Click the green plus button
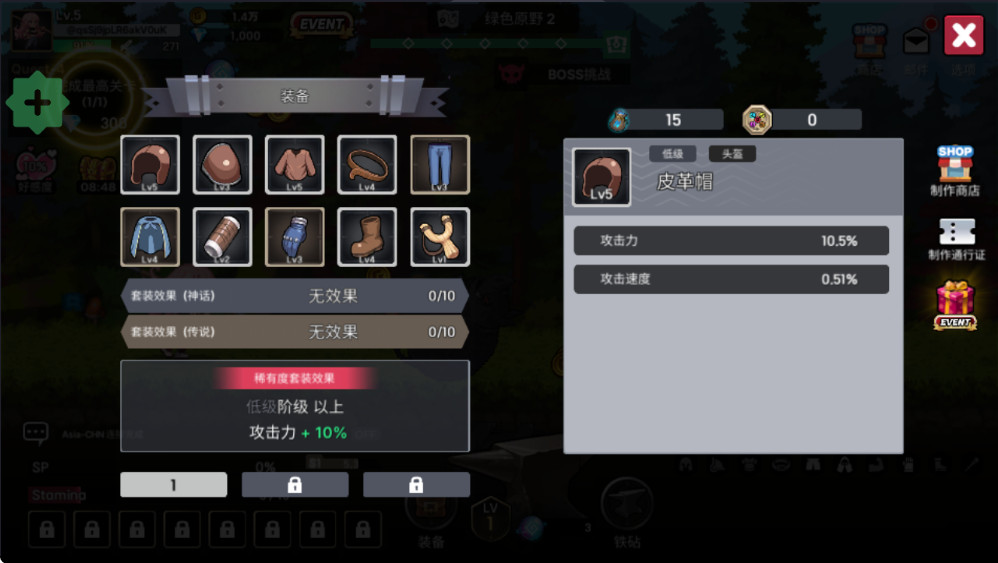The width and height of the screenshot is (998, 563). [37, 103]
